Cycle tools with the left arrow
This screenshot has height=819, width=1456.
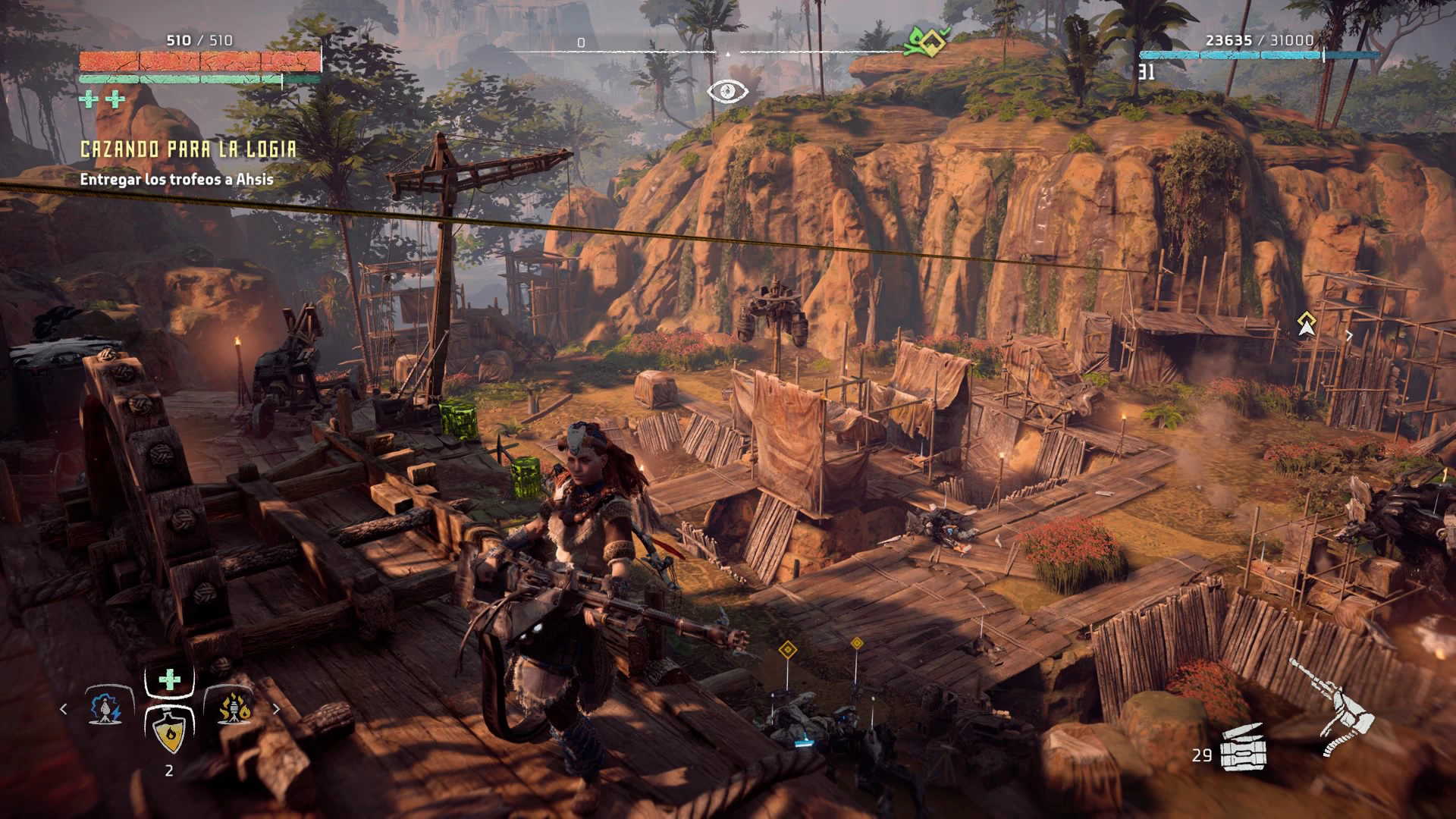(64, 709)
